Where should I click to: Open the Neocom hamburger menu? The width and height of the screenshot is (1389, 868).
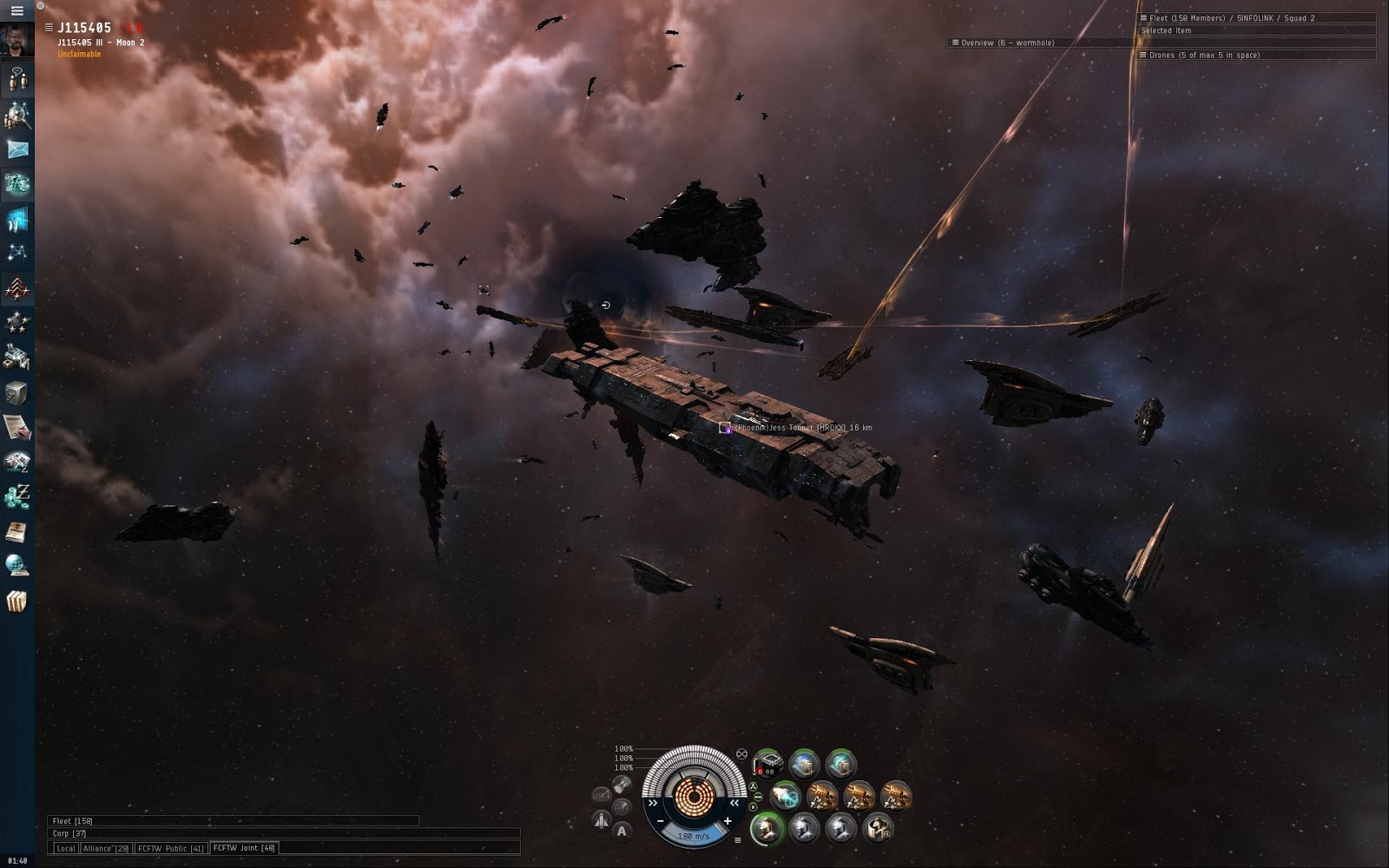16,10
